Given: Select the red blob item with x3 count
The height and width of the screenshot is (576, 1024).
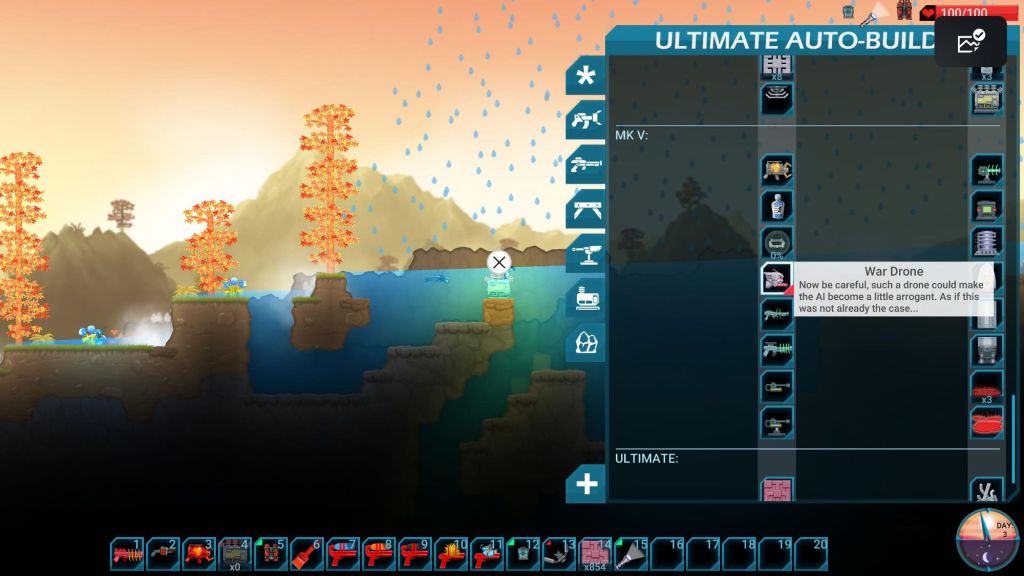Looking at the screenshot, I should click(x=987, y=386).
